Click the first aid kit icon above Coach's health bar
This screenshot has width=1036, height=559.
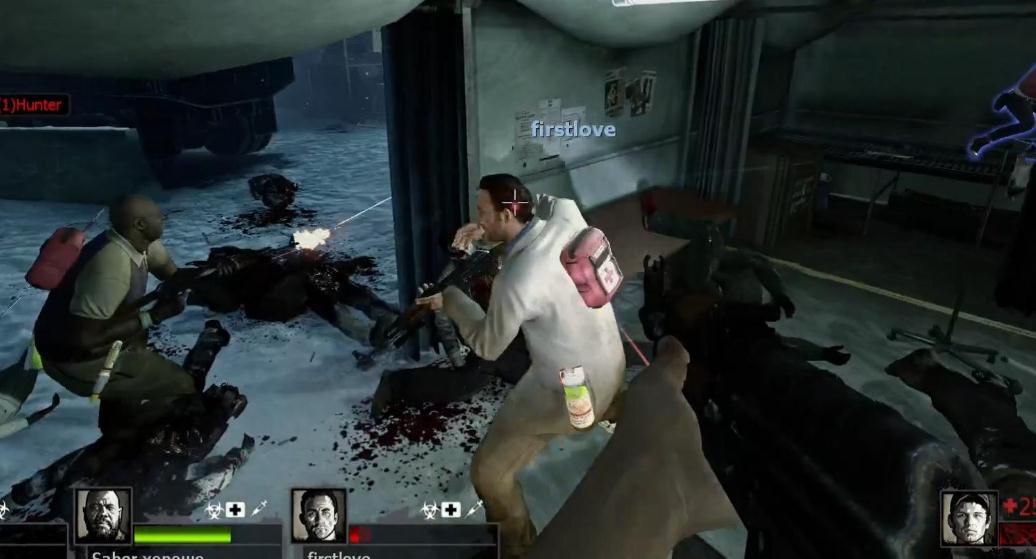click(234, 510)
